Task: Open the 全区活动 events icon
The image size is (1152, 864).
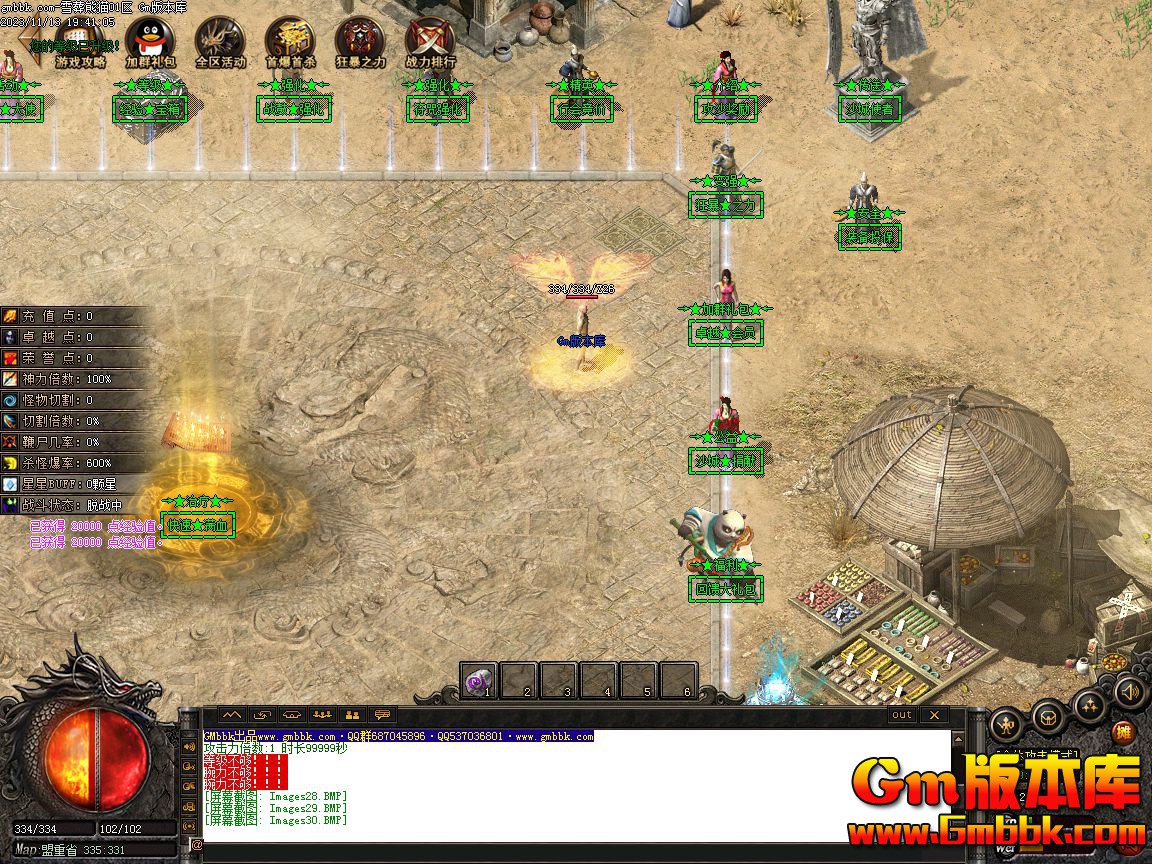Action: coord(220,43)
